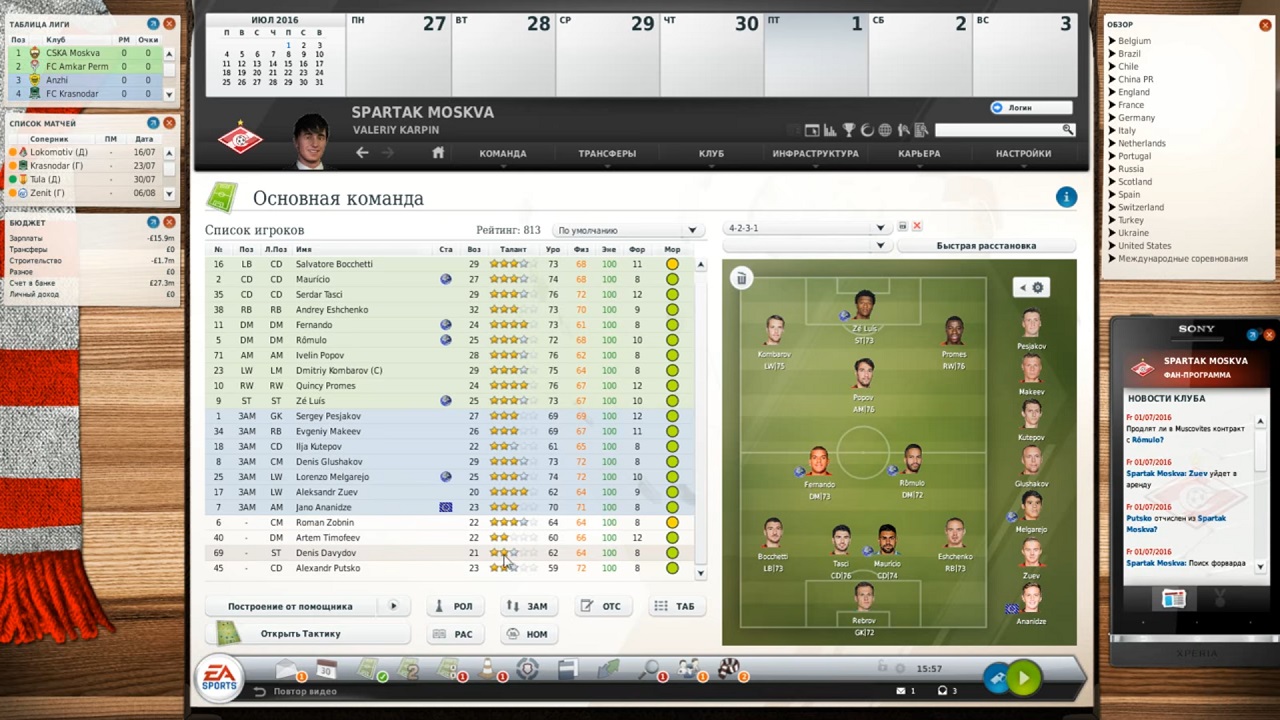1280x720 pixels.
Task: Open the По умолчанию sorting dropdown
Action: (x=627, y=230)
